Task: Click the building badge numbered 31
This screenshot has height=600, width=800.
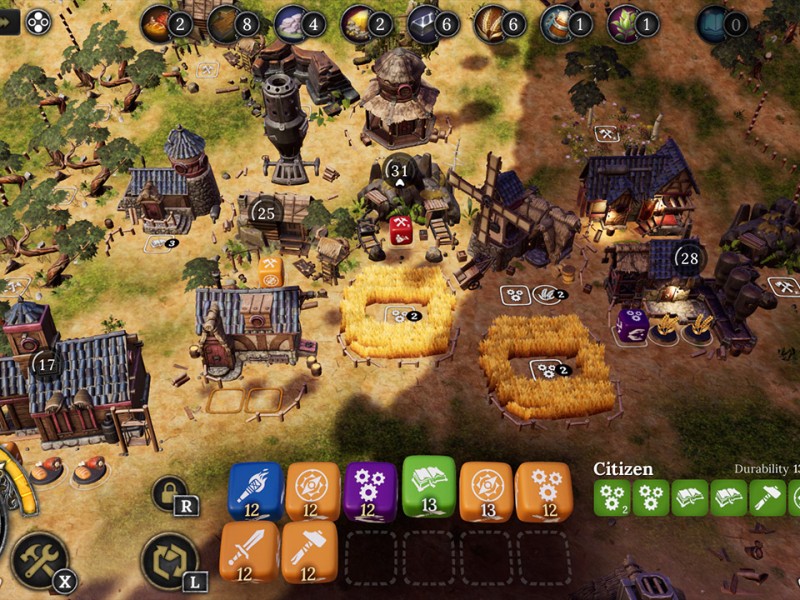Action: (x=400, y=170)
